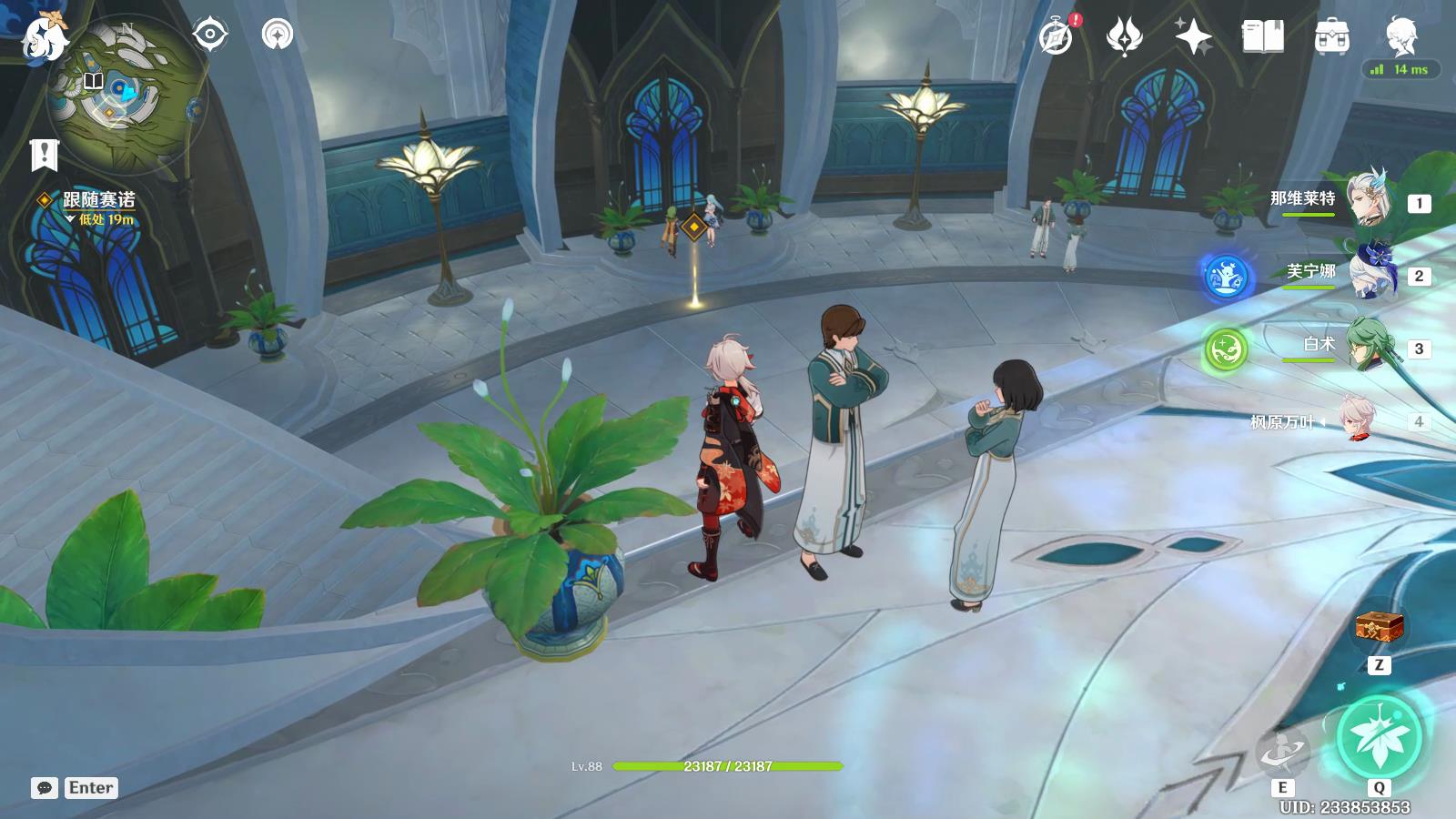The height and width of the screenshot is (819, 1456).
Task: Open the adventurer handbook book icon
Action: click(x=1262, y=37)
